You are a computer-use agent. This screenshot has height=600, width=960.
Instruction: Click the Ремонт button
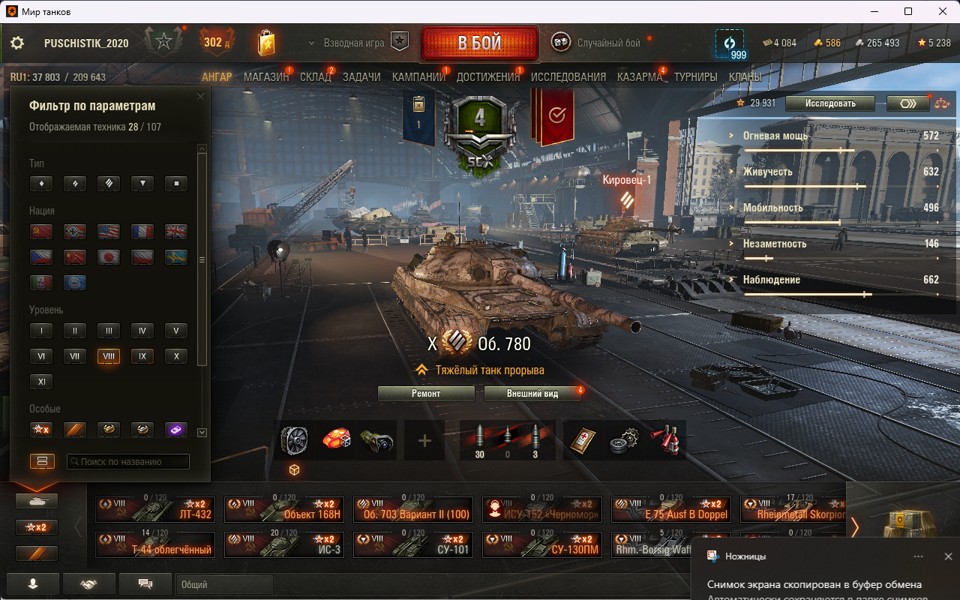426,393
